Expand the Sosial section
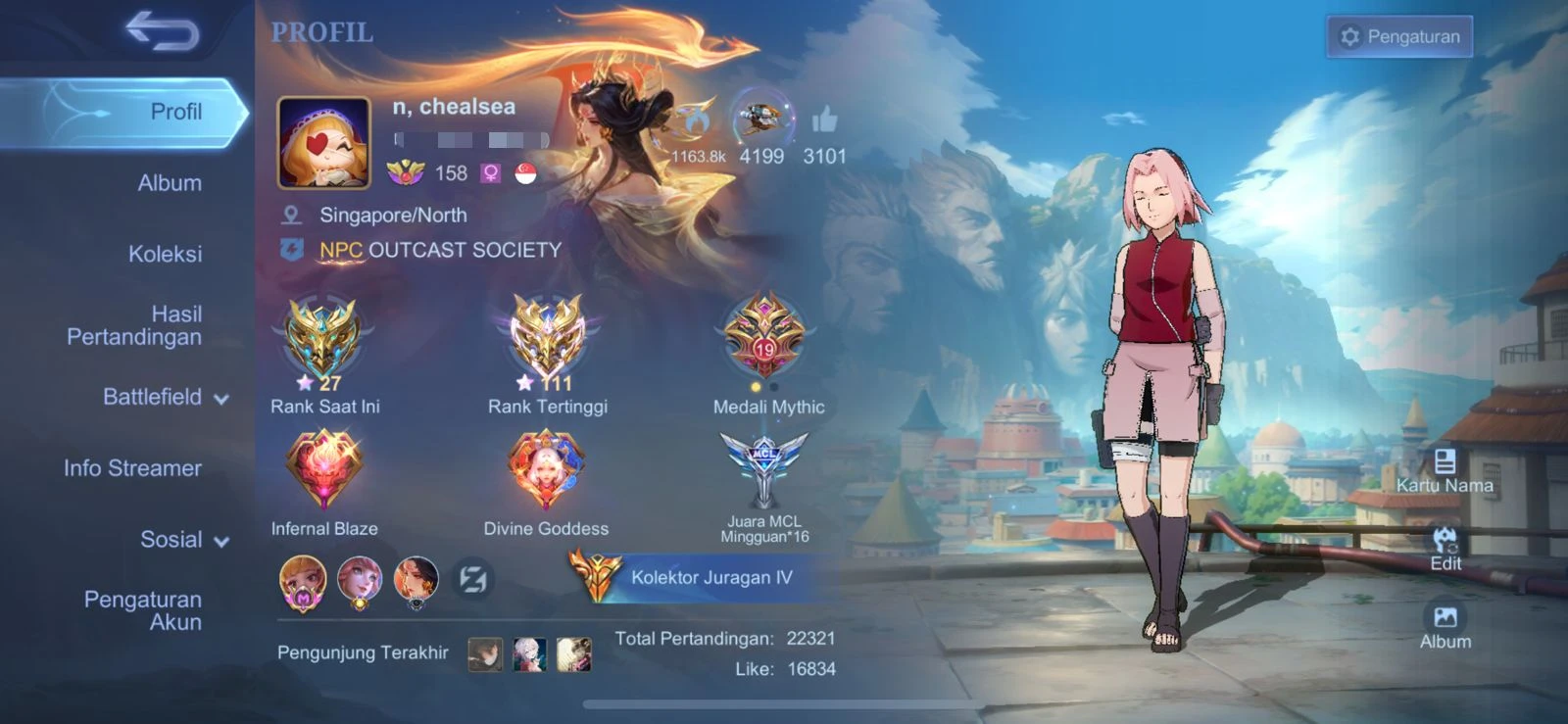 click(183, 540)
